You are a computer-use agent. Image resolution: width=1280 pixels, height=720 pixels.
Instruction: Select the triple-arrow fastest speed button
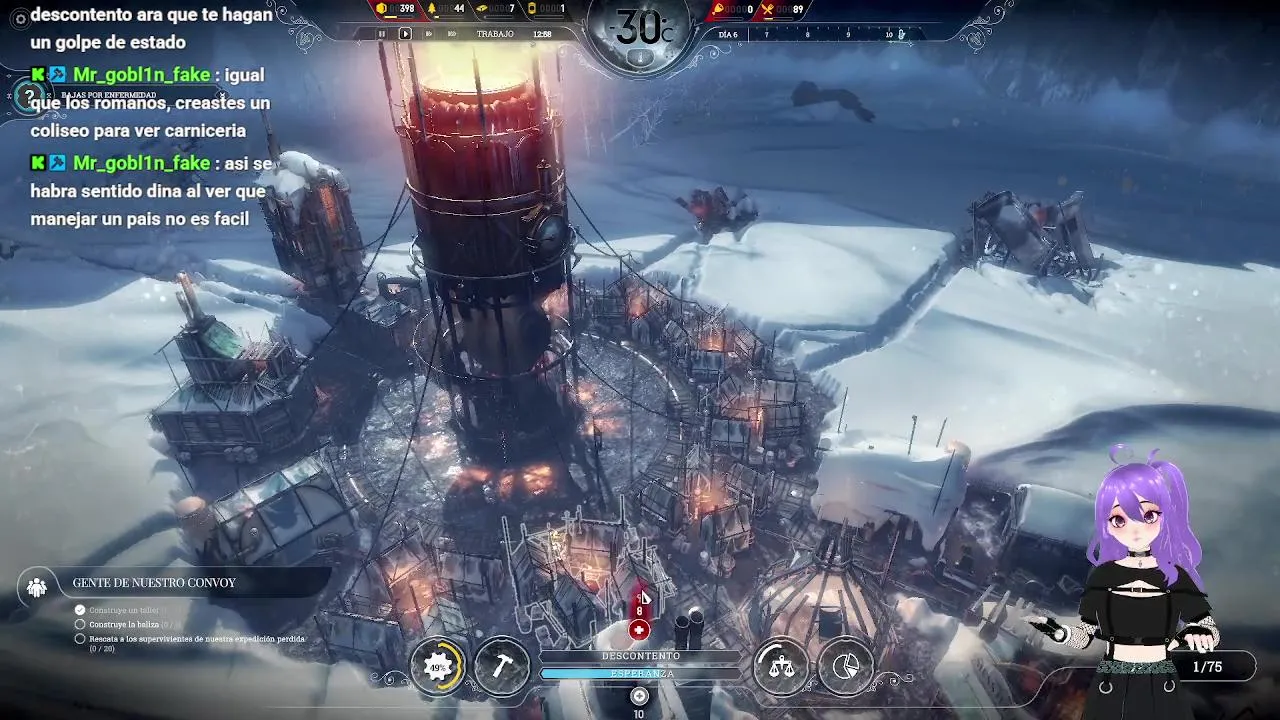[452, 34]
